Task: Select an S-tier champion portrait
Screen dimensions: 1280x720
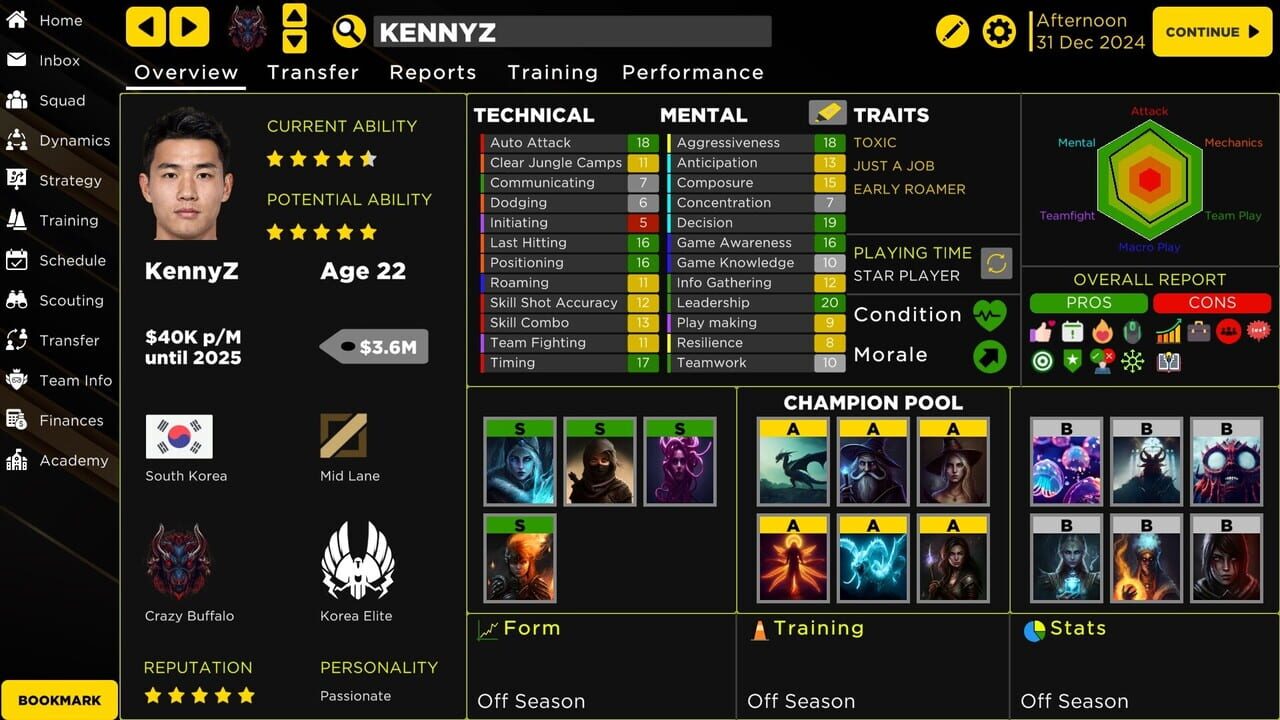Action: tap(520, 462)
